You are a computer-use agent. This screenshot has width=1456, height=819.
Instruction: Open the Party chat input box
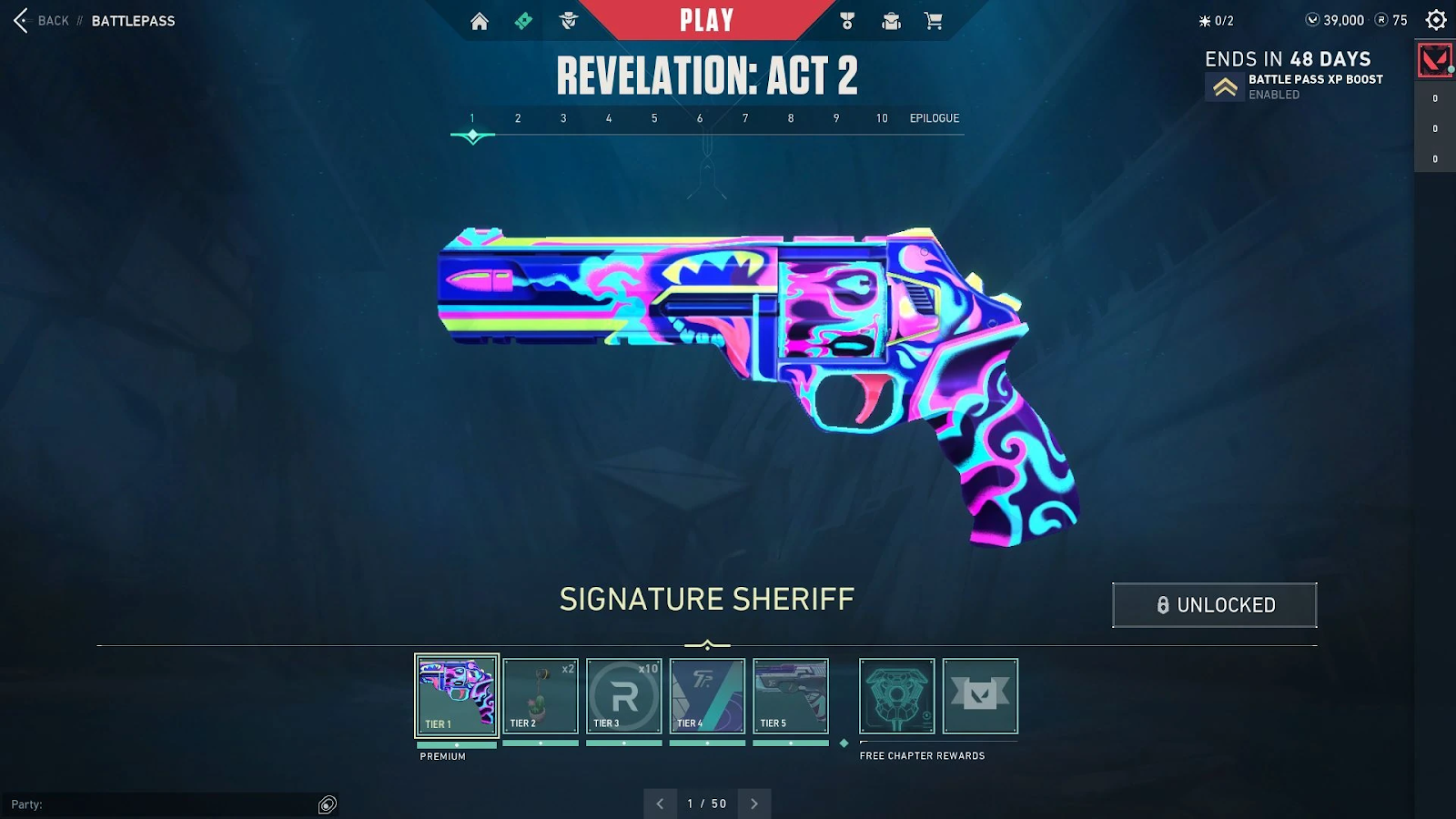164,804
